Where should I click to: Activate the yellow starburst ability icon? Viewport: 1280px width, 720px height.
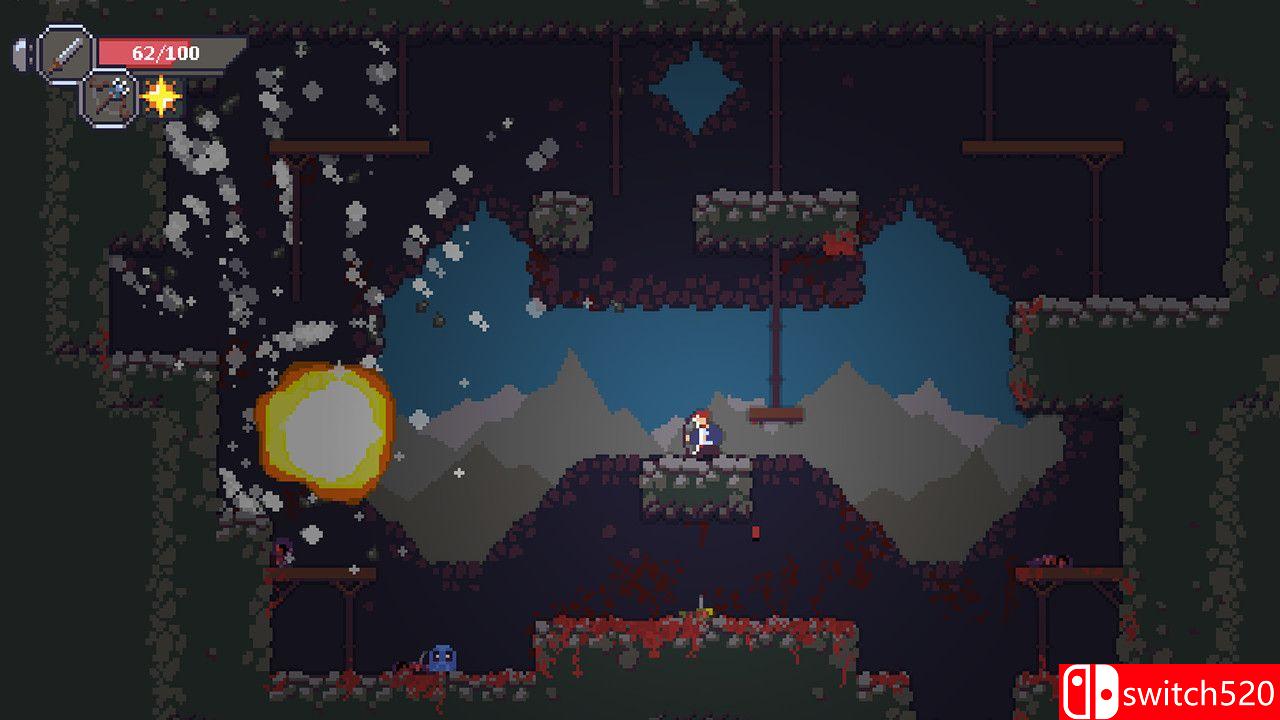click(x=161, y=96)
